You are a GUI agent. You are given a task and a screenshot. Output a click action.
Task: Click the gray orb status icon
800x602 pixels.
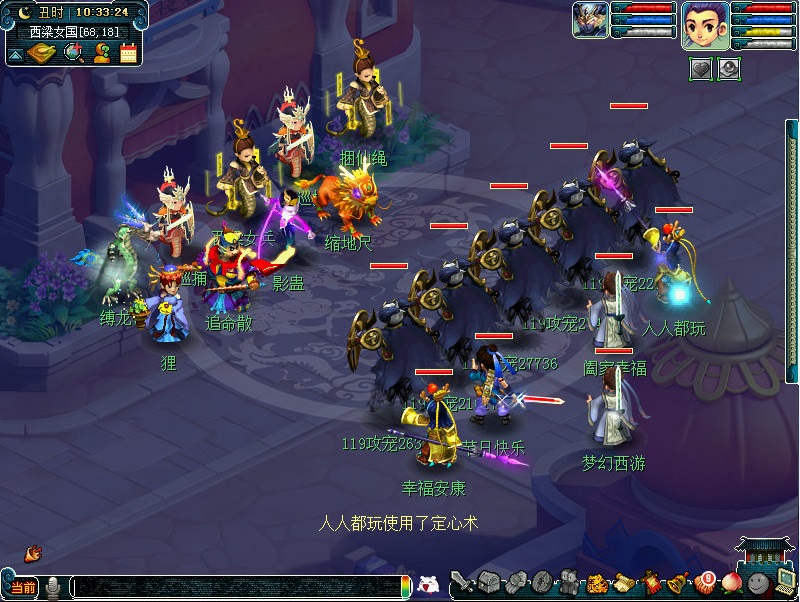click(728, 68)
